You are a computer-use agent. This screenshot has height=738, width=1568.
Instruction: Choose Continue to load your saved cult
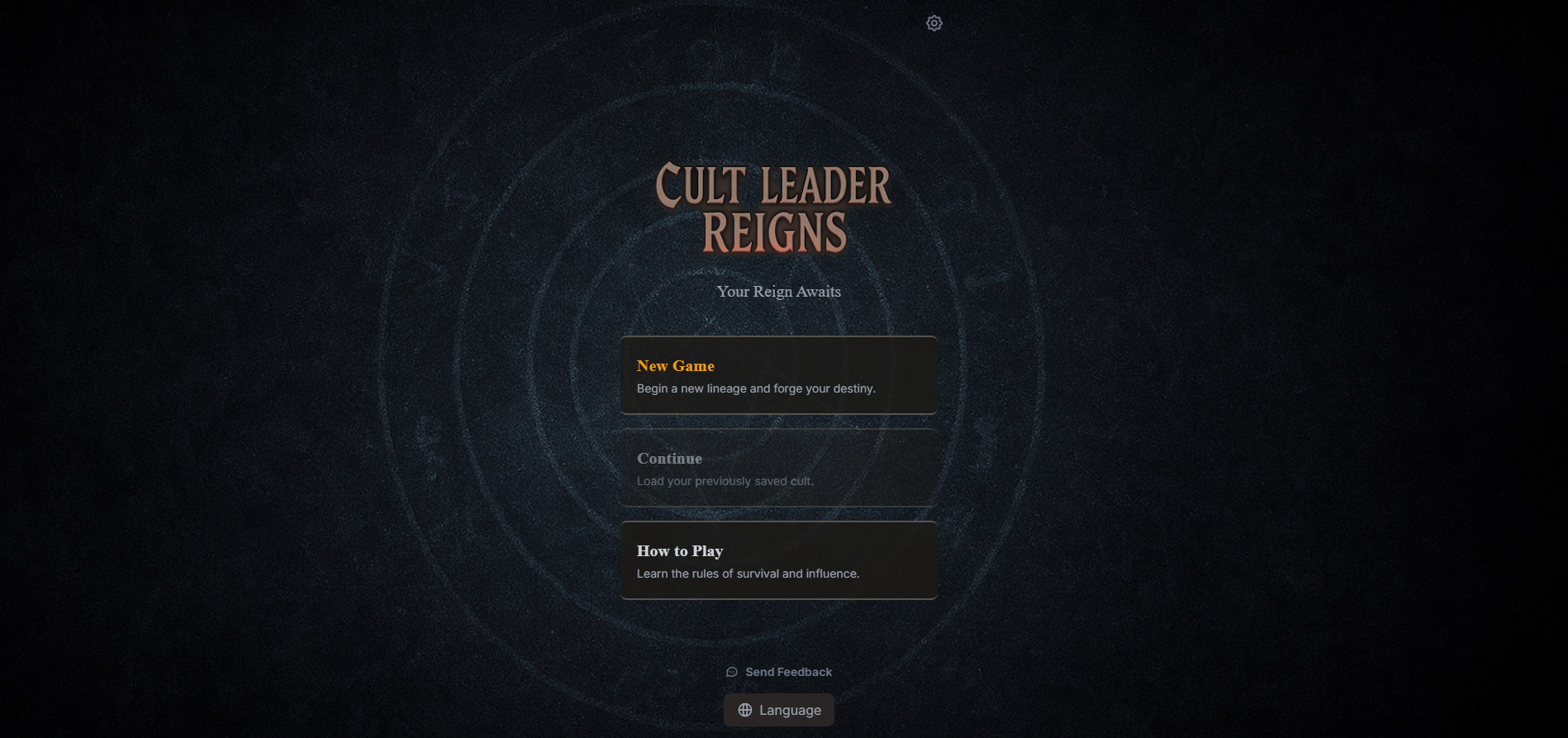point(777,468)
